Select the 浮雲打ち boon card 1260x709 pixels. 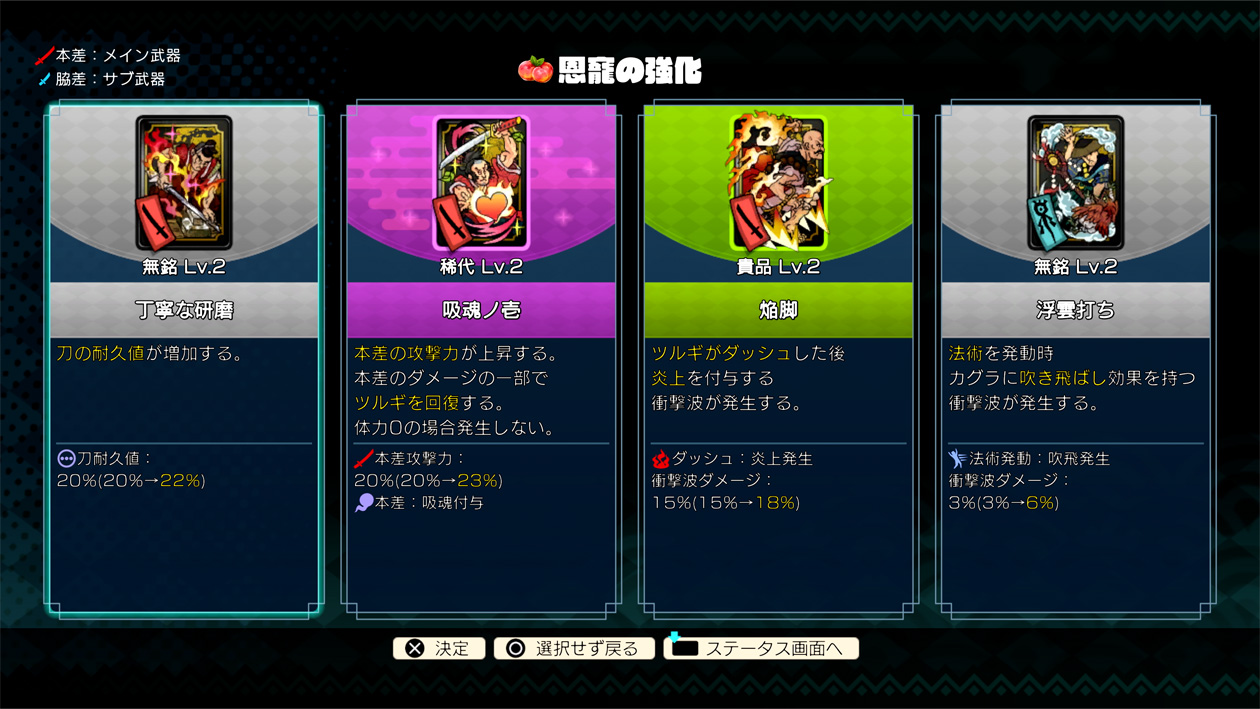click(x=1075, y=360)
